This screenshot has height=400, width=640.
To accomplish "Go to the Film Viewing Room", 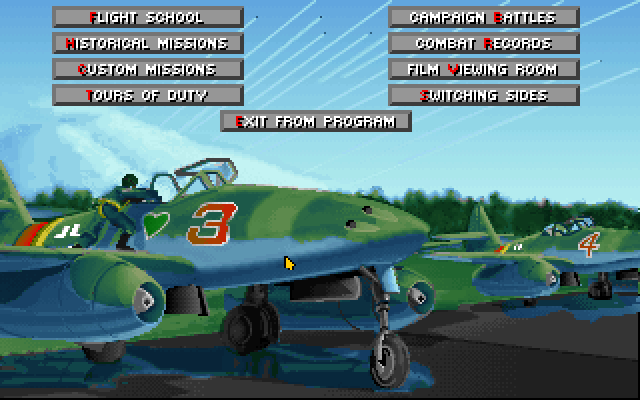I will [484, 69].
